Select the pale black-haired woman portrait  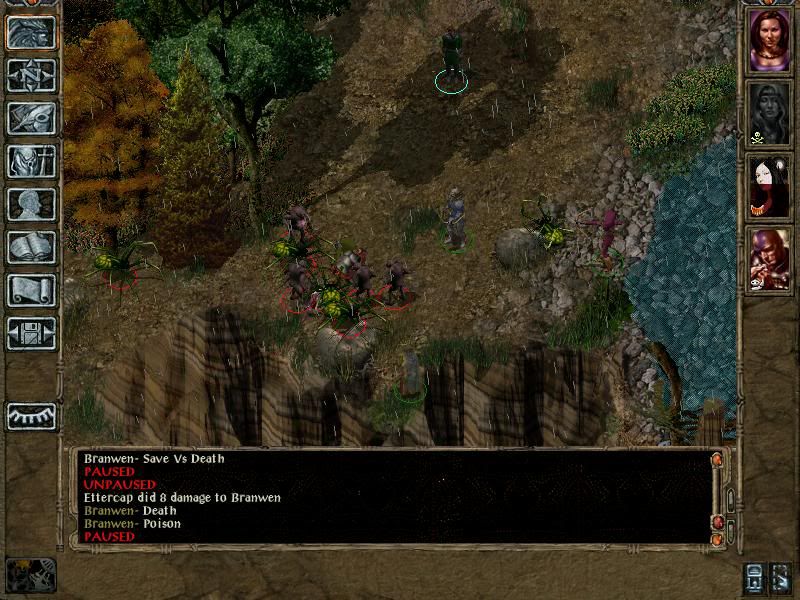point(769,187)
